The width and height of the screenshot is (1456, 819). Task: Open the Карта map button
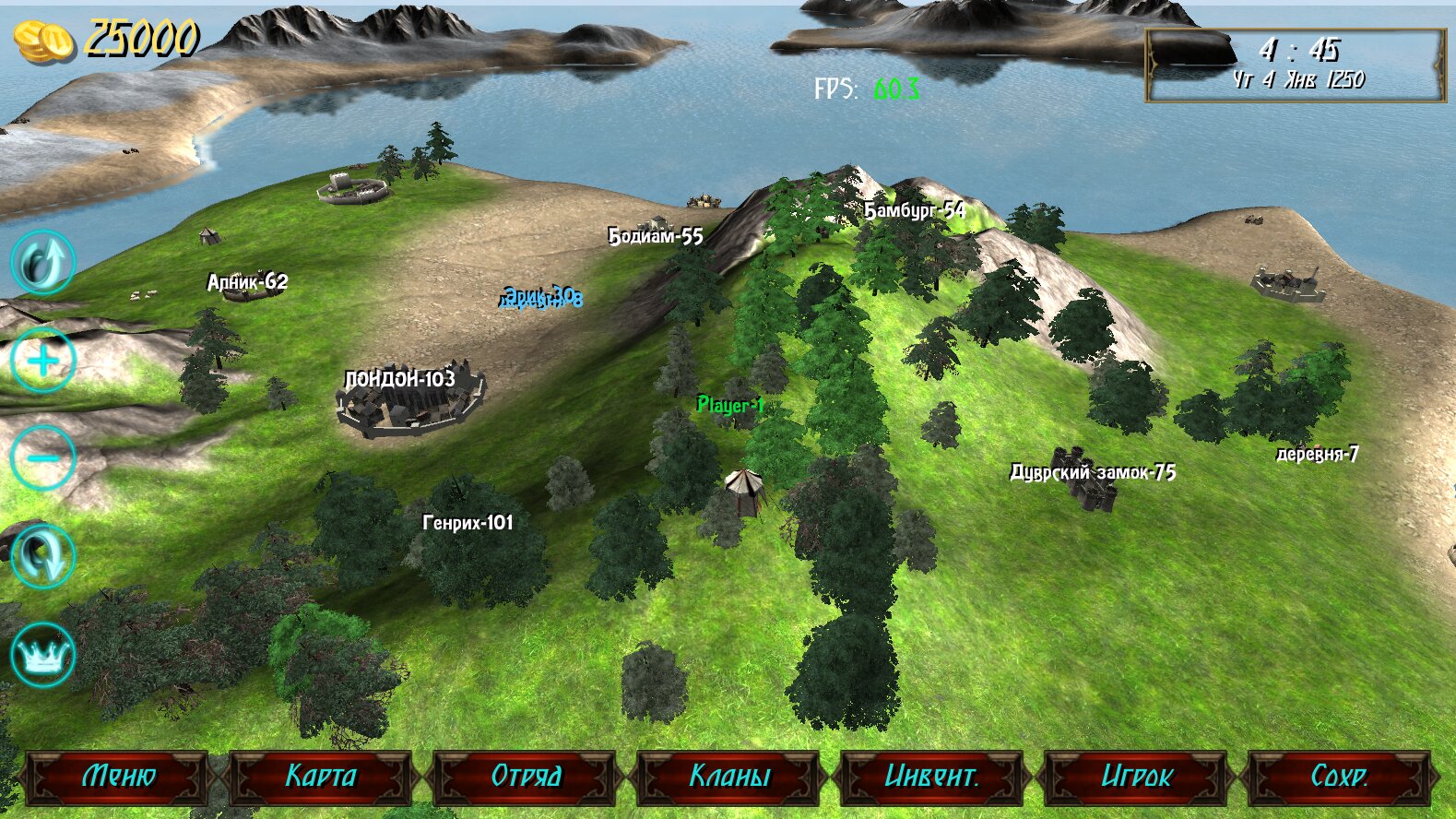321,777
